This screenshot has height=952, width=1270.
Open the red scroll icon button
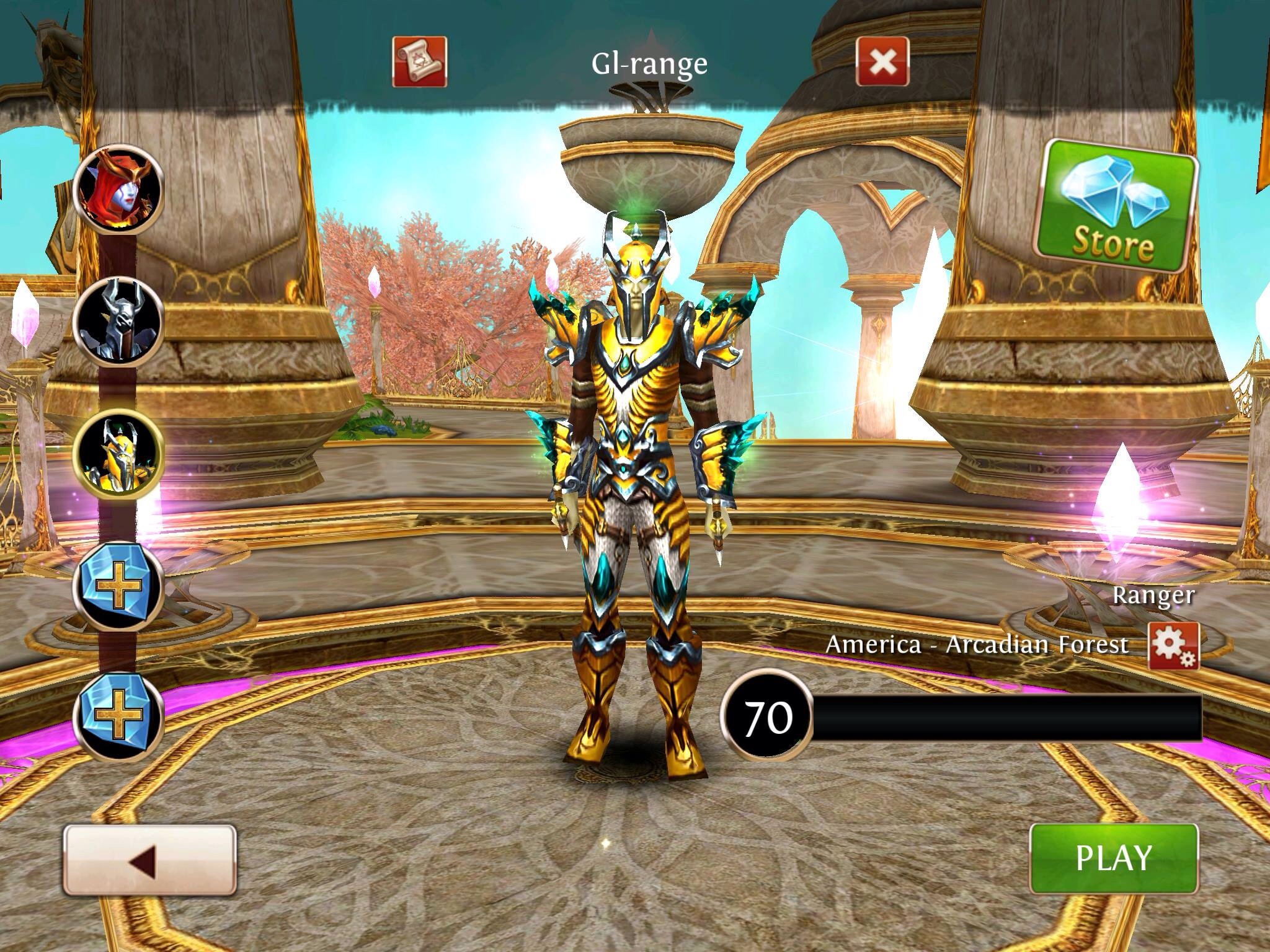419,61
